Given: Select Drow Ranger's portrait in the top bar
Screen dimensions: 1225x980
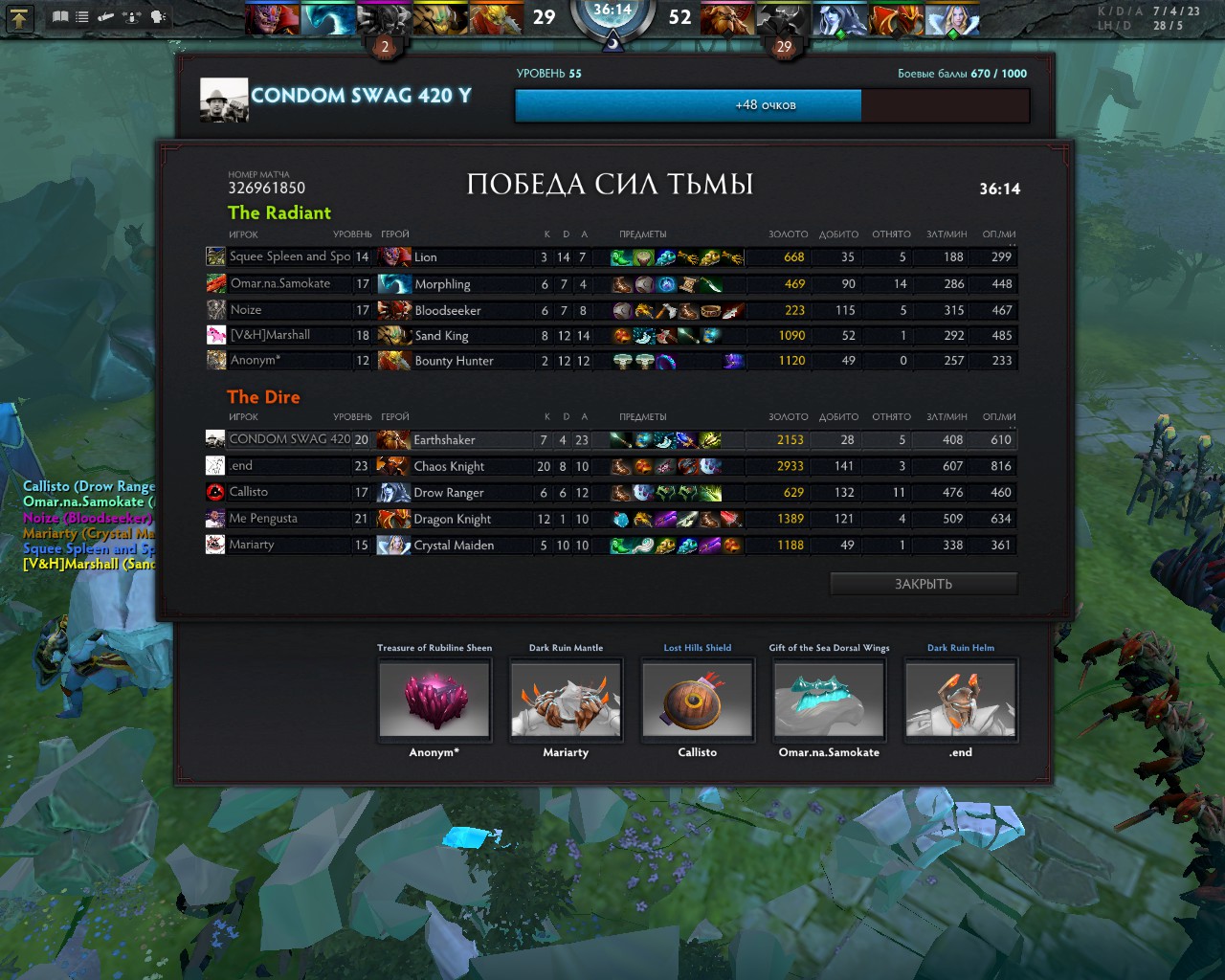Looking at the screenshot, I should coord(840,19).
